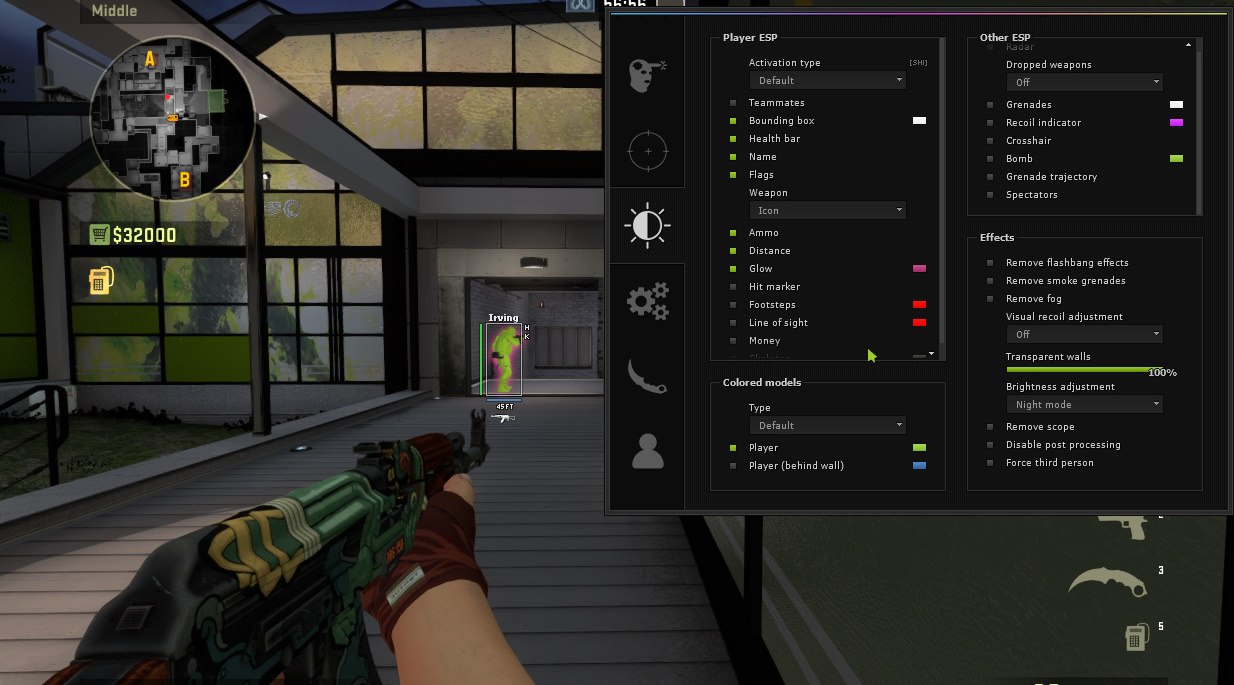
Task: Open the Dropped weapons dropdown
Action: point(1084,82)
